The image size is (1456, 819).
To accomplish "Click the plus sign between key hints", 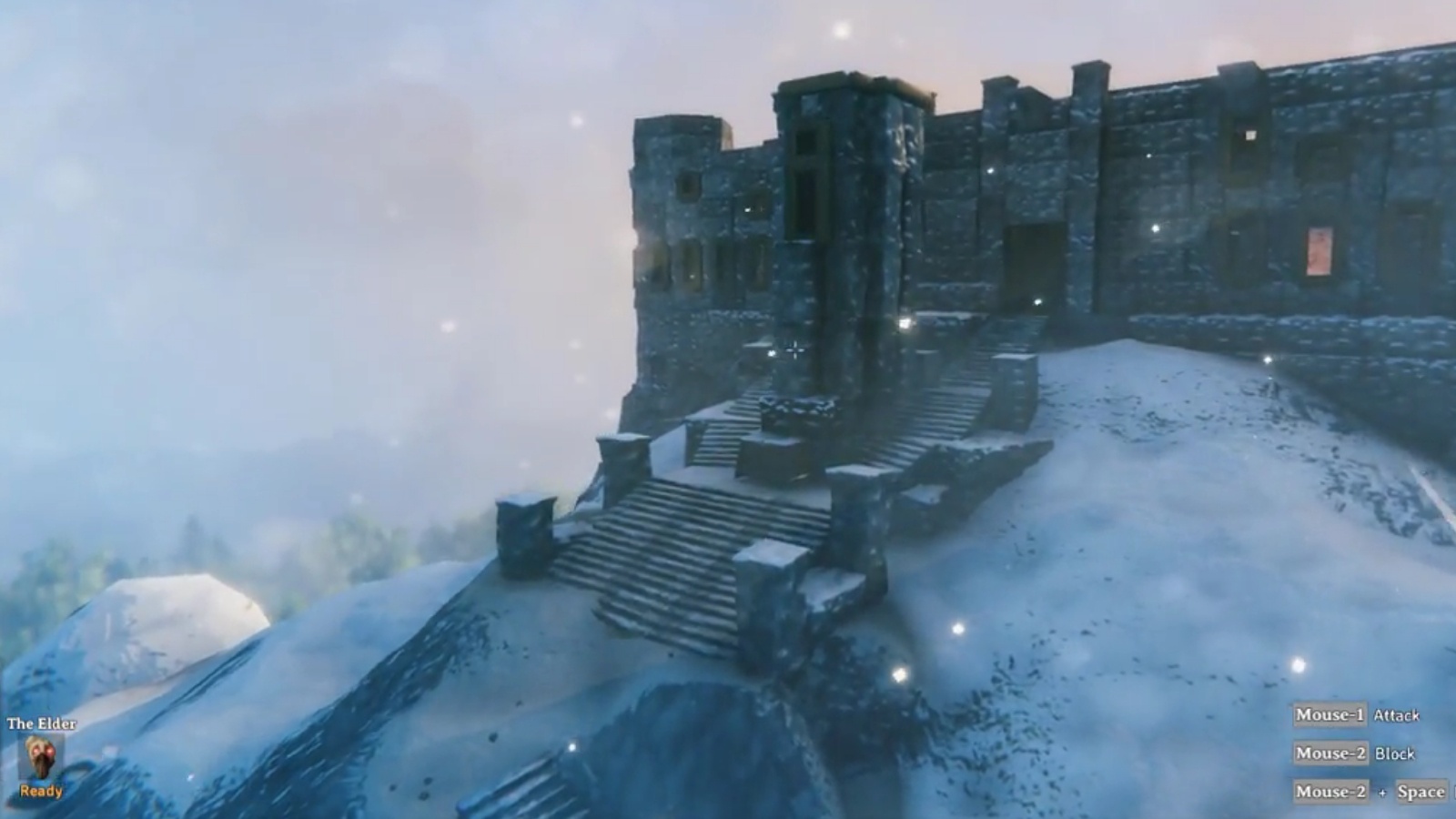I will (1384, 792).
